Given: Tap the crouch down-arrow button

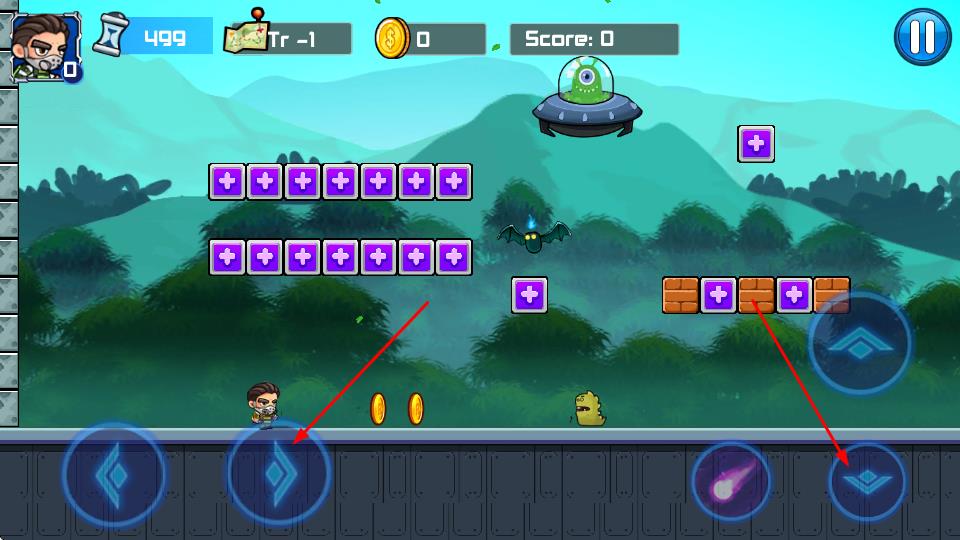Looking at the screenshot, I should tap(867, 481).
